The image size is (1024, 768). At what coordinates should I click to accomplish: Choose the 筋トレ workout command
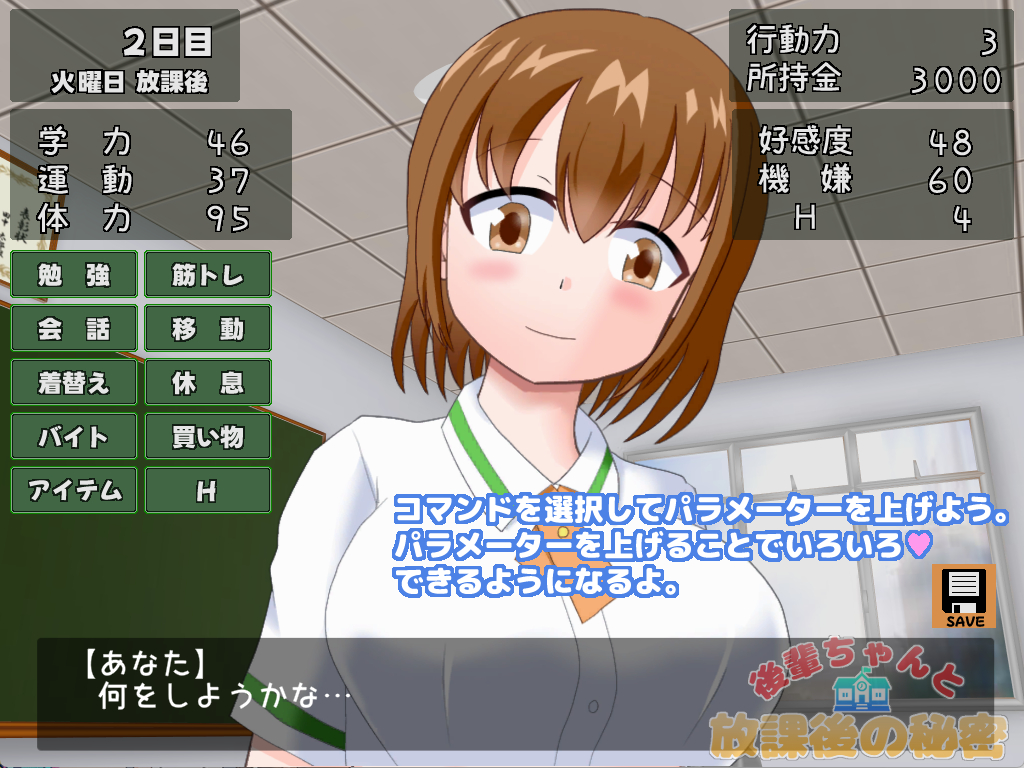point(208,275)
